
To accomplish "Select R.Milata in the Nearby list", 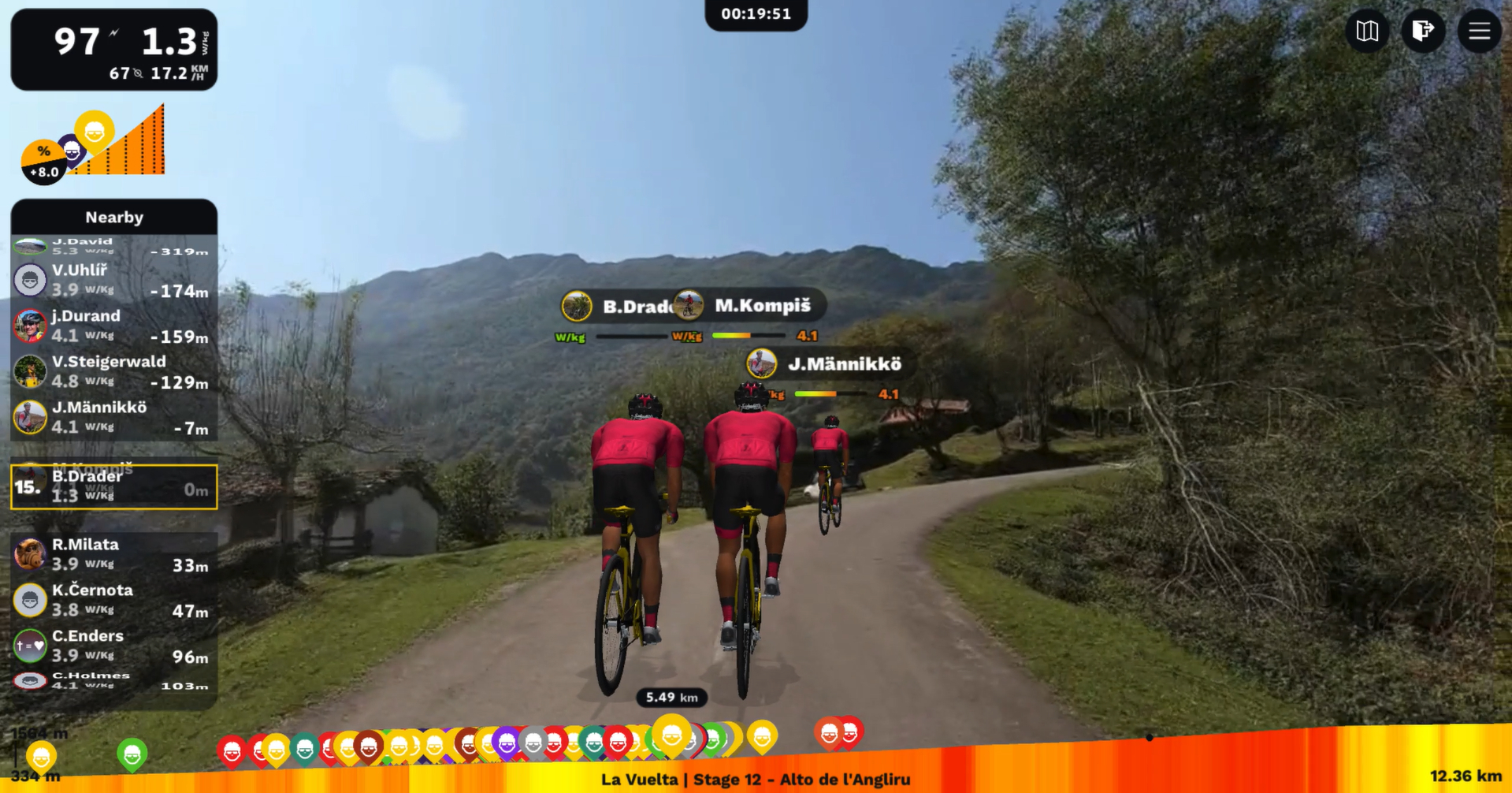I will click(114, 554).
